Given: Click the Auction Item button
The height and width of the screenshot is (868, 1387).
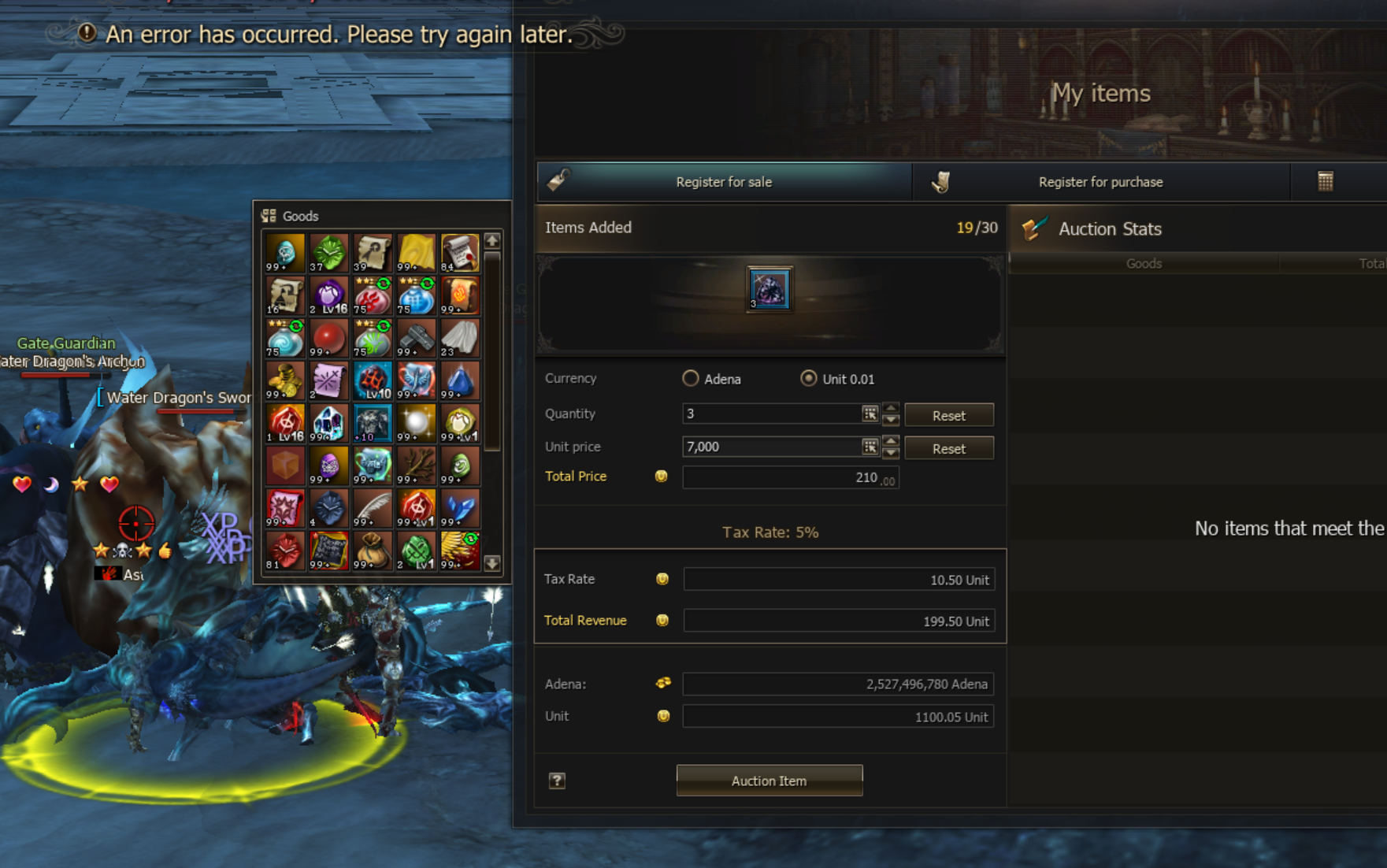Looking at the screenshot, I should (769, 781).
